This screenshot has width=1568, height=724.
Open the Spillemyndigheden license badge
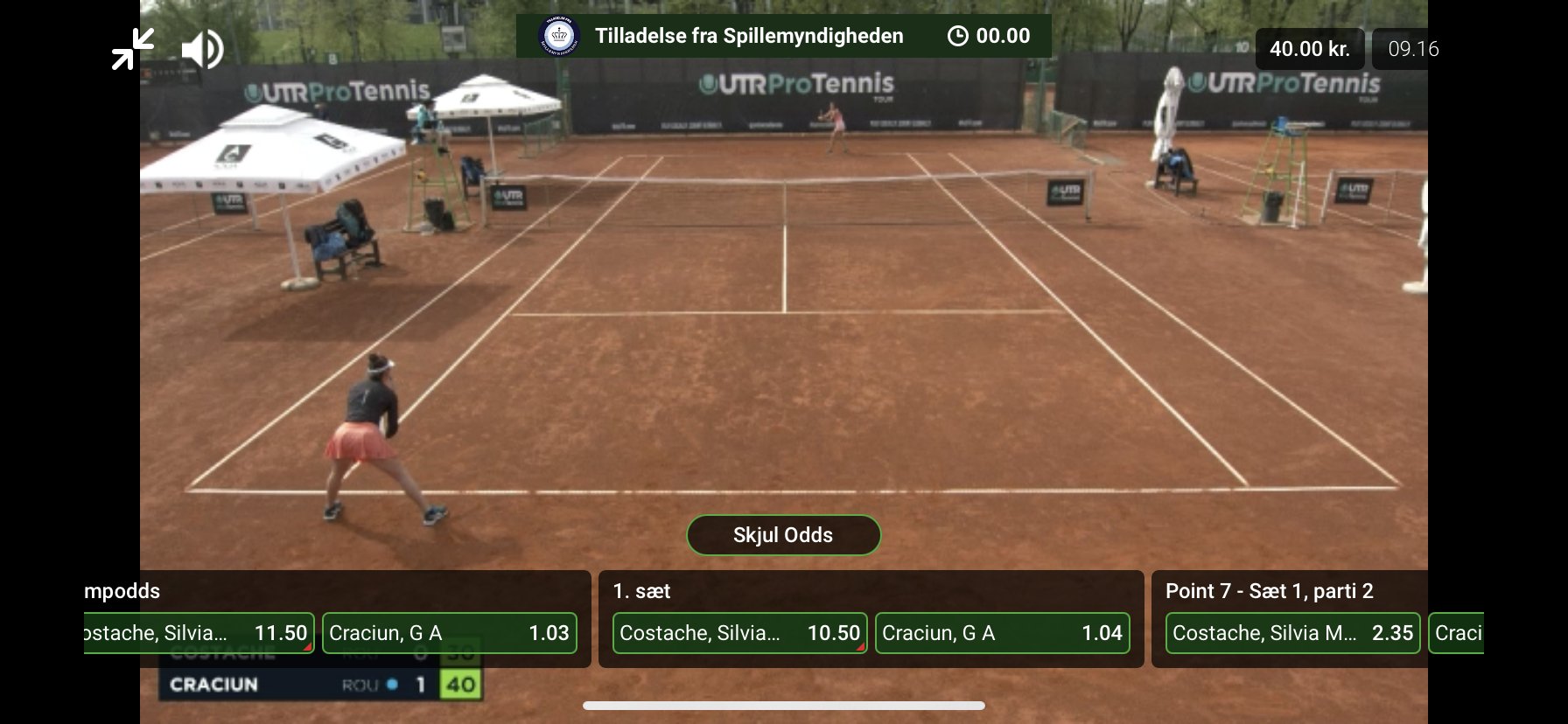(560, 37)
